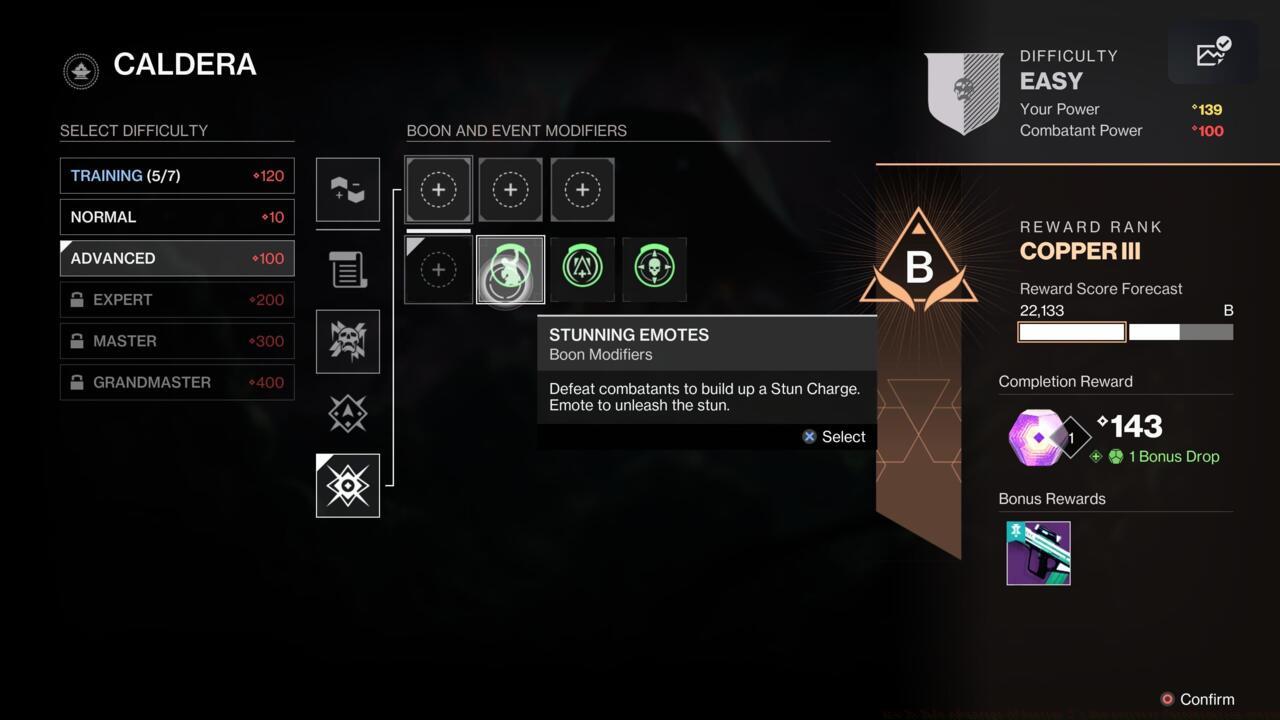Select the Advanced difficulty option

click(177, 258)
